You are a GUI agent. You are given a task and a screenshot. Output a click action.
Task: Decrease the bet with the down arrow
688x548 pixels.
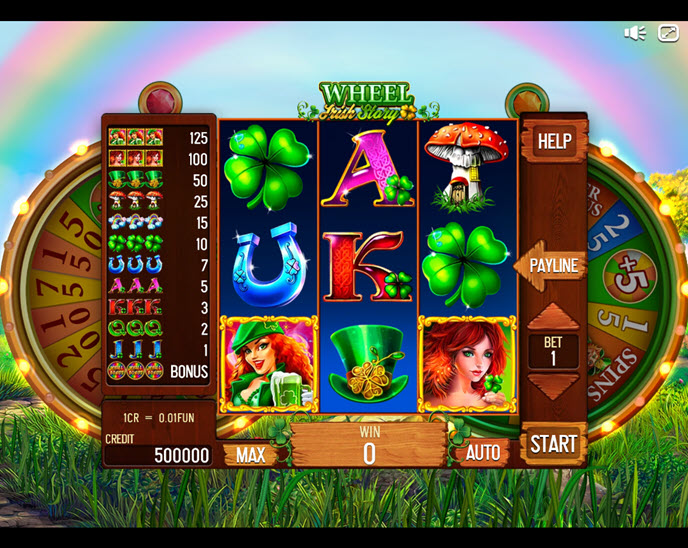coord(553,386)
